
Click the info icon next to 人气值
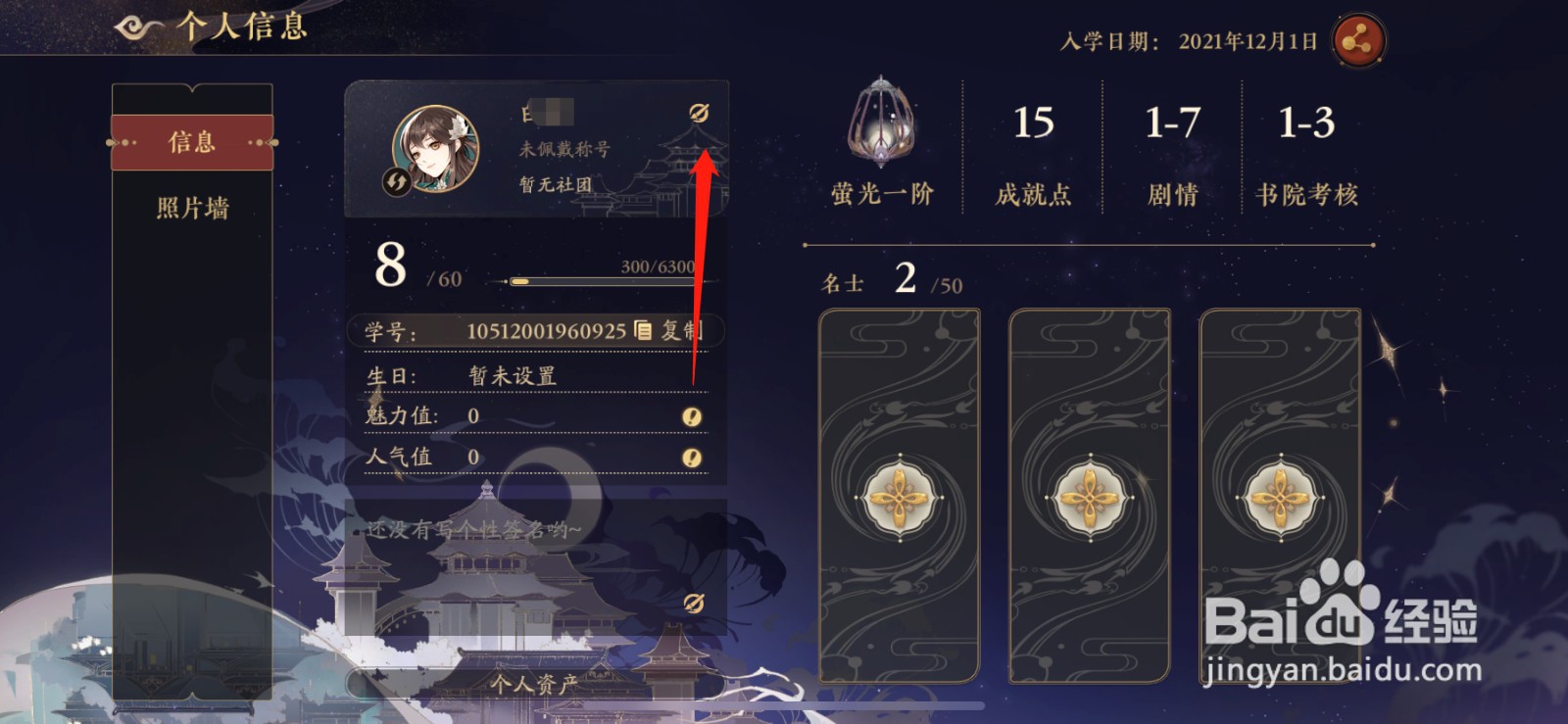(692, 457)
